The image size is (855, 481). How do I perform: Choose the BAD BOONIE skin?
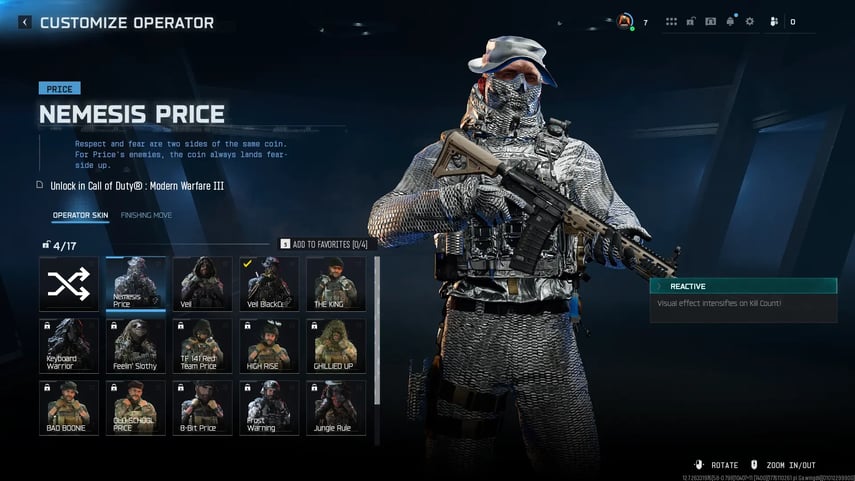point(69,408)
